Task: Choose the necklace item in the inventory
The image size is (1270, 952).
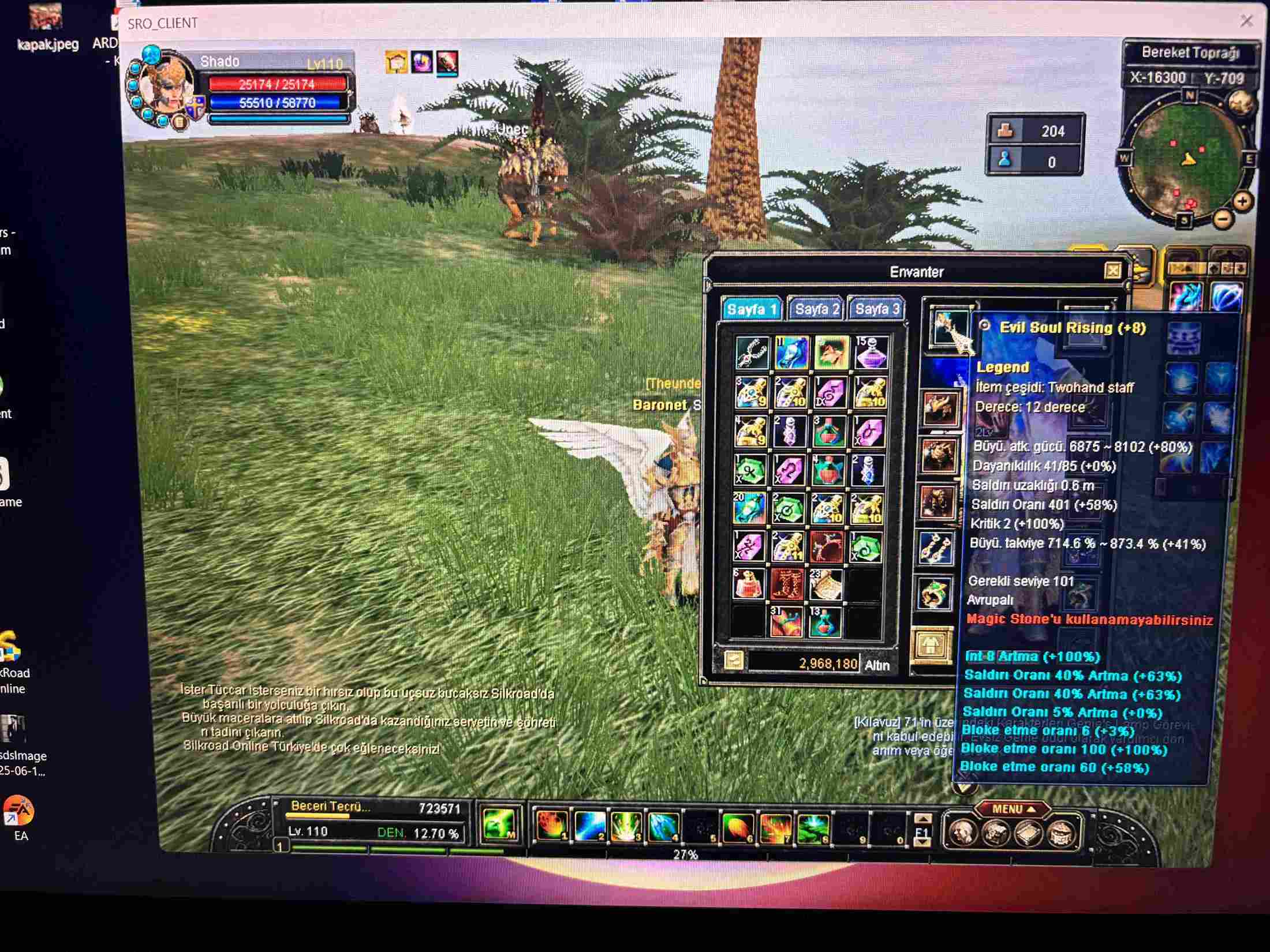Action: pos(752,353)
